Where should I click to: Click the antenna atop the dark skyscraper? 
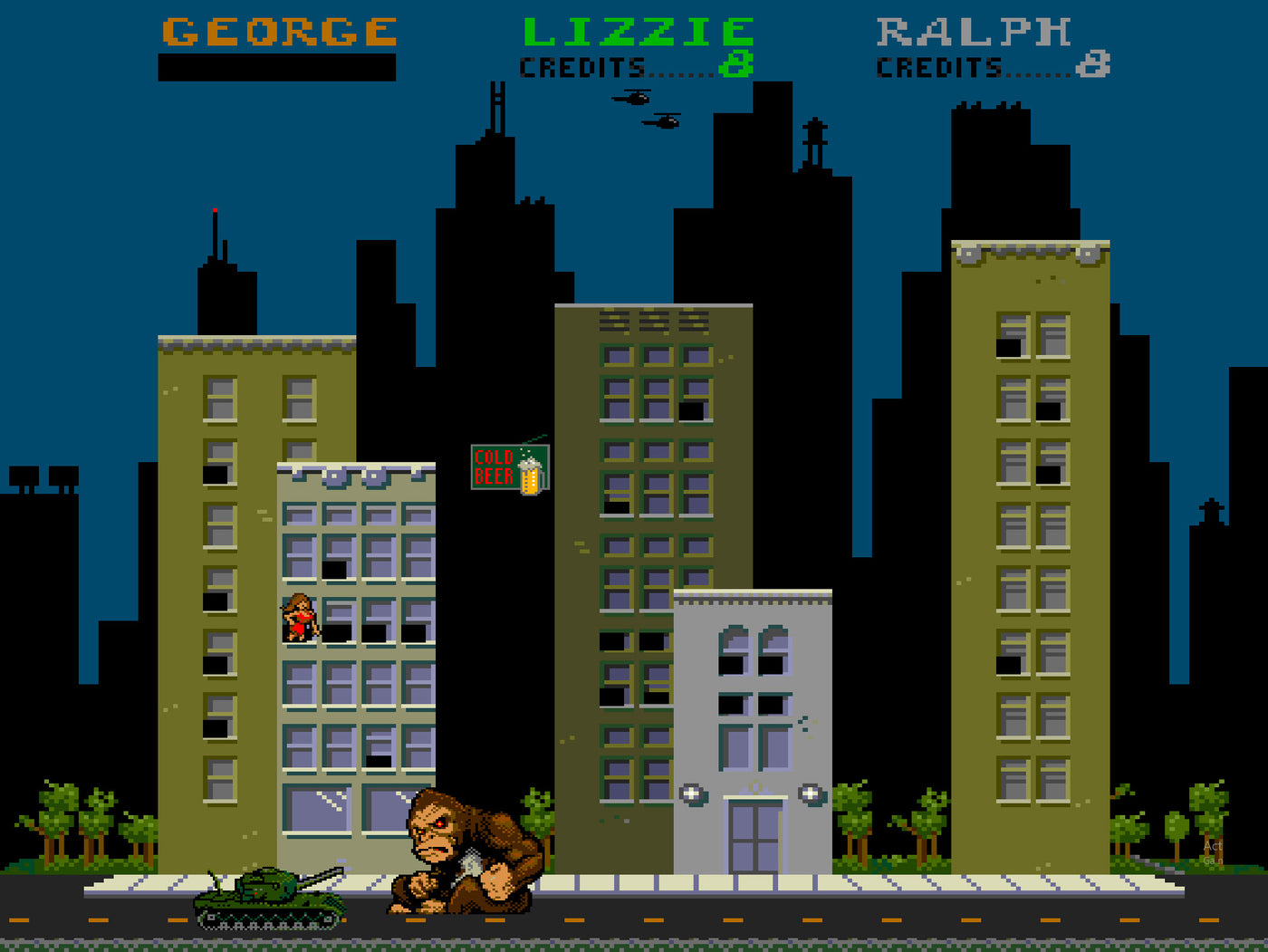tap(216, 236)
